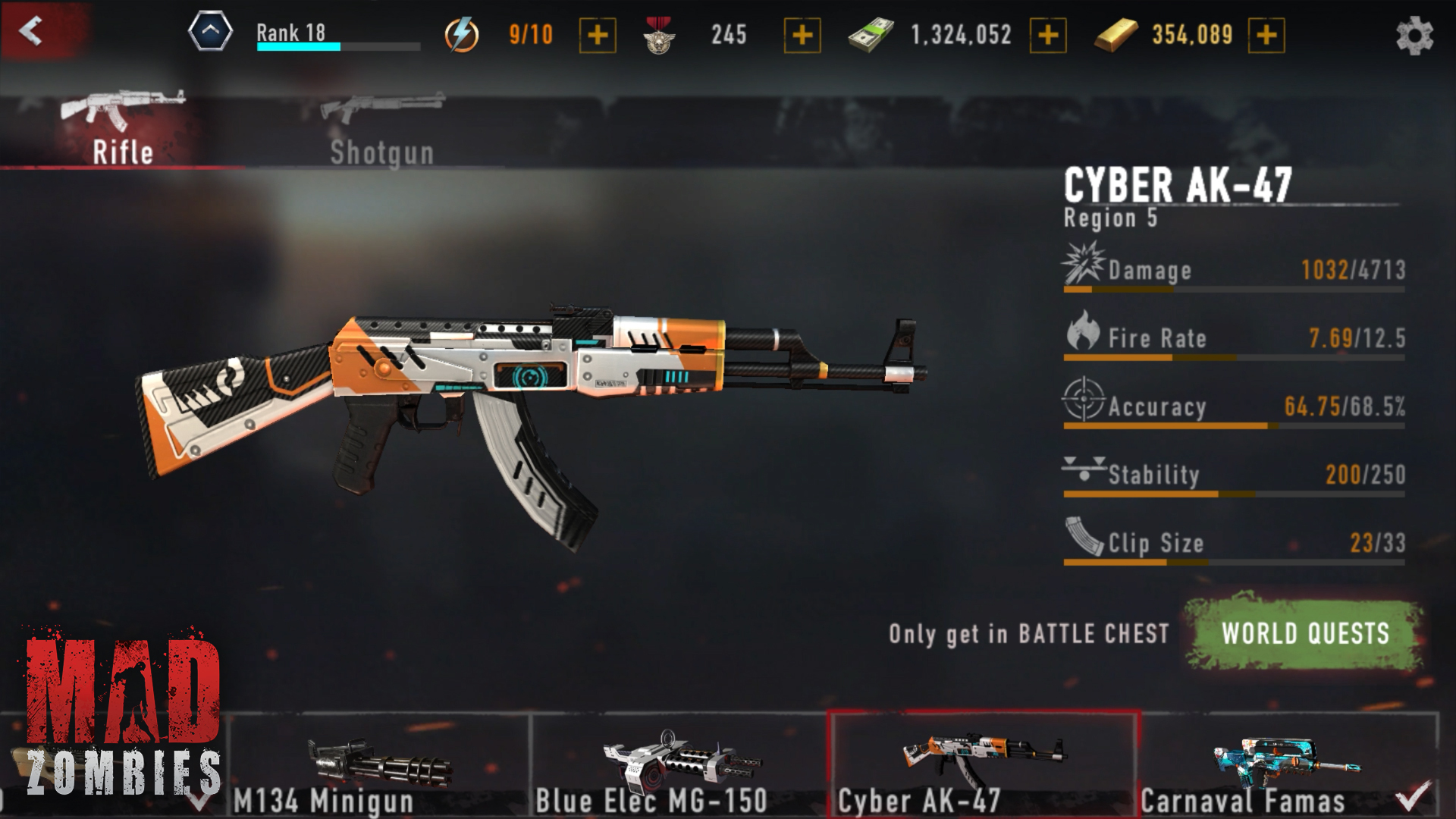
Task: Pick the Carnaval Famas weapon
Action: point(1286,766)
